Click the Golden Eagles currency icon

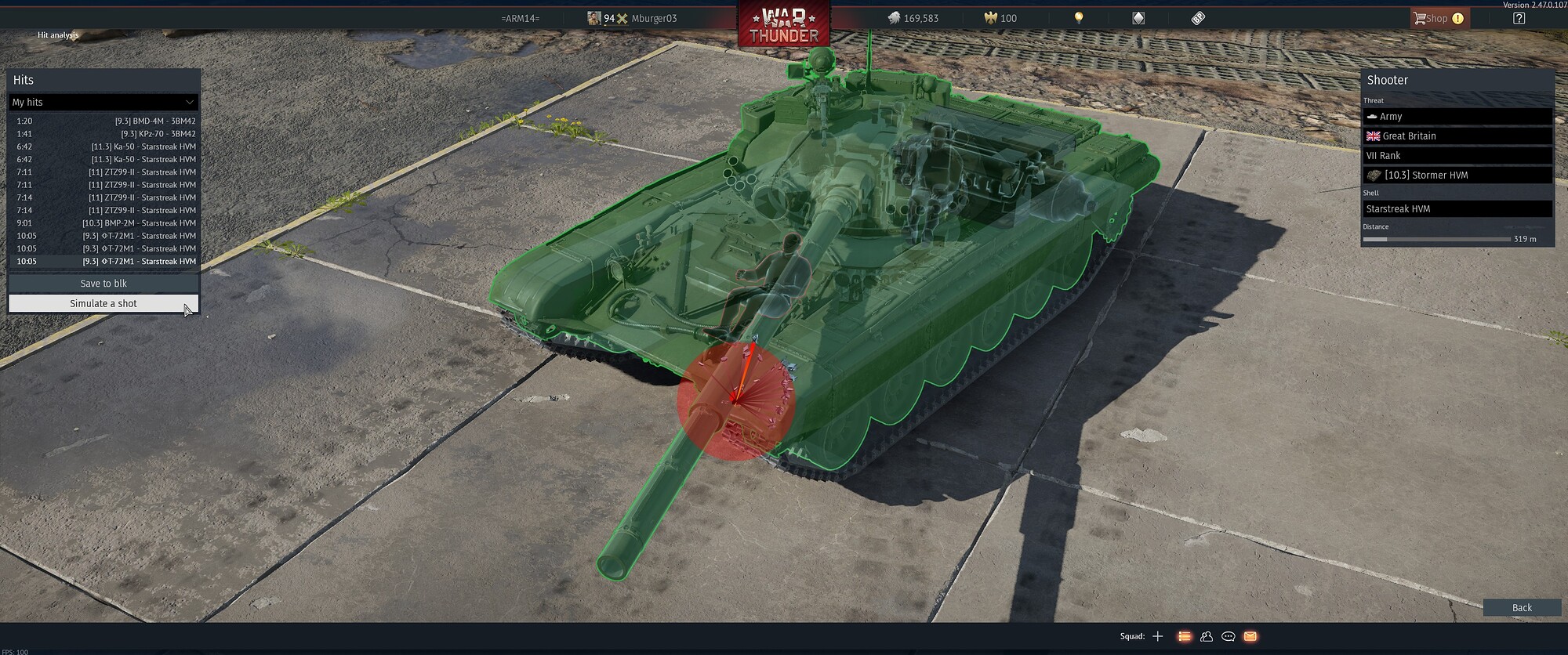tap(991, 17)
